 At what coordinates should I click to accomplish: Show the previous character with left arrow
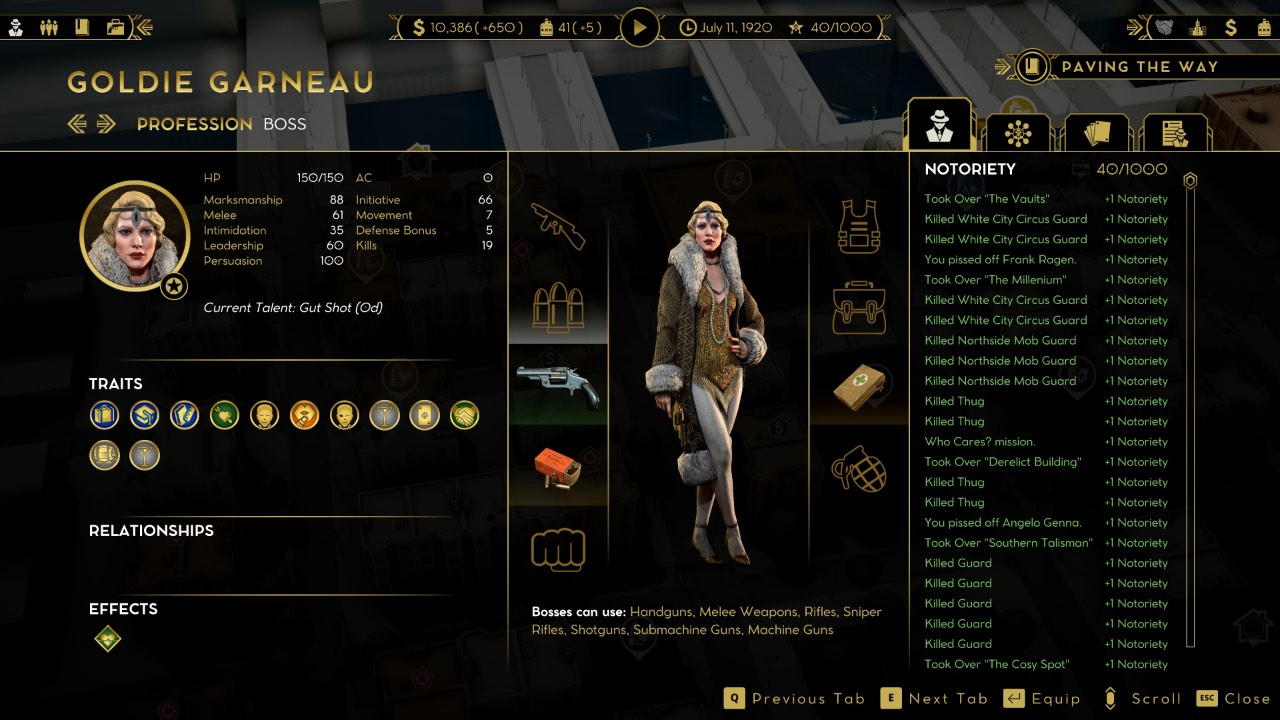coord(77,124)
